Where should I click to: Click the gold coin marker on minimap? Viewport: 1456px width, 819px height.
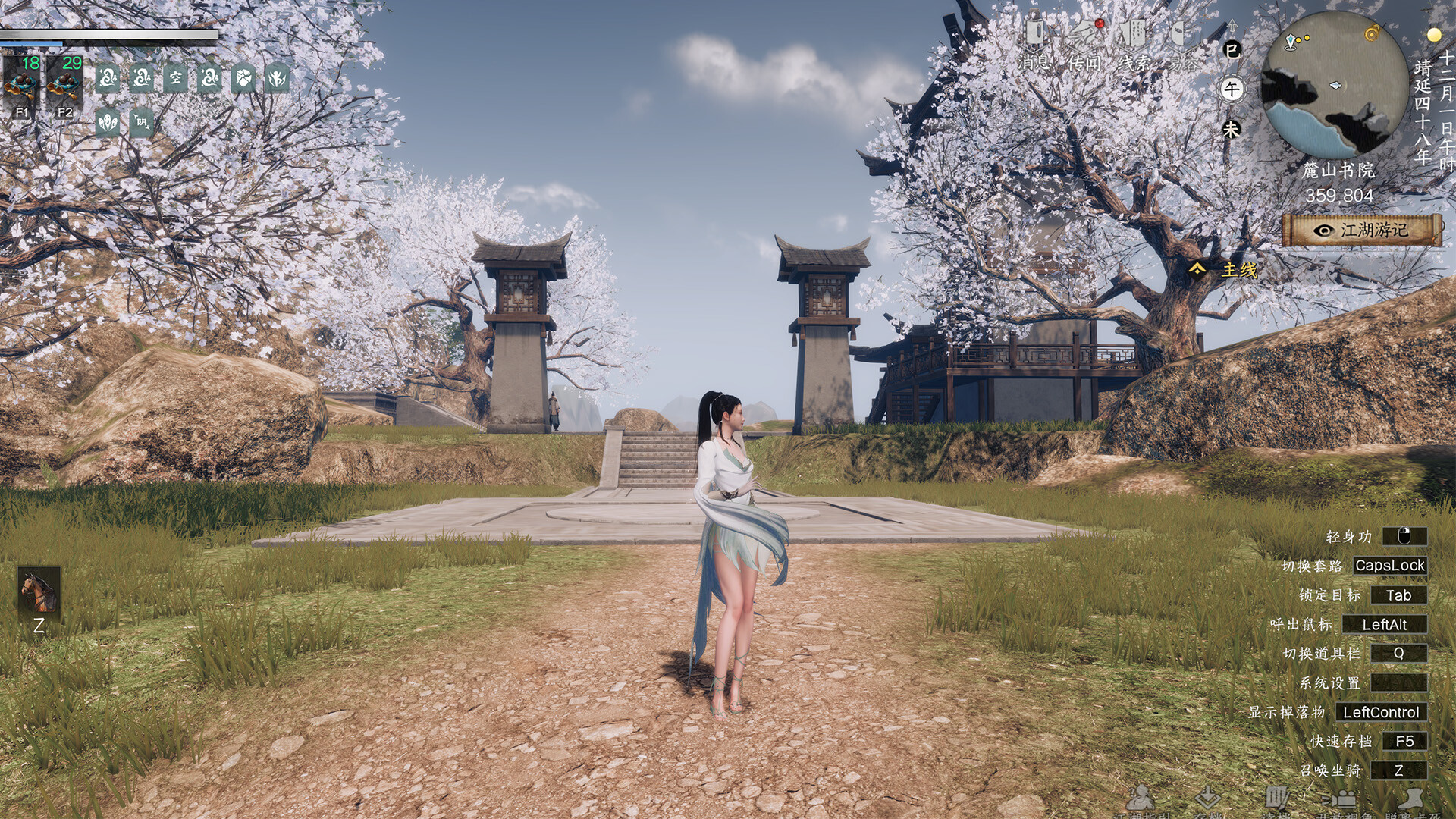click(1373, 33)
